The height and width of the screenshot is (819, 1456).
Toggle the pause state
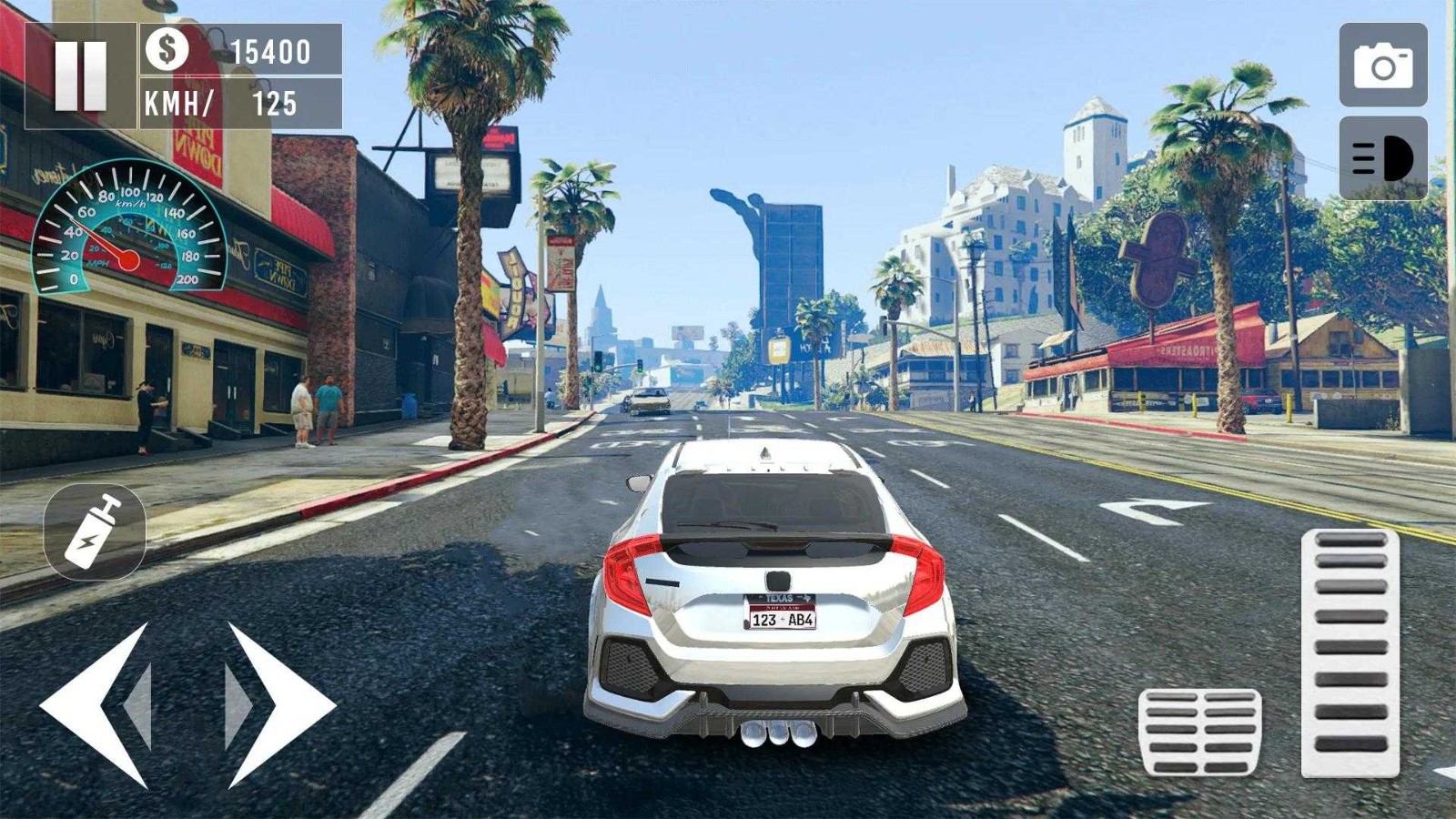(x=83, y=75)
